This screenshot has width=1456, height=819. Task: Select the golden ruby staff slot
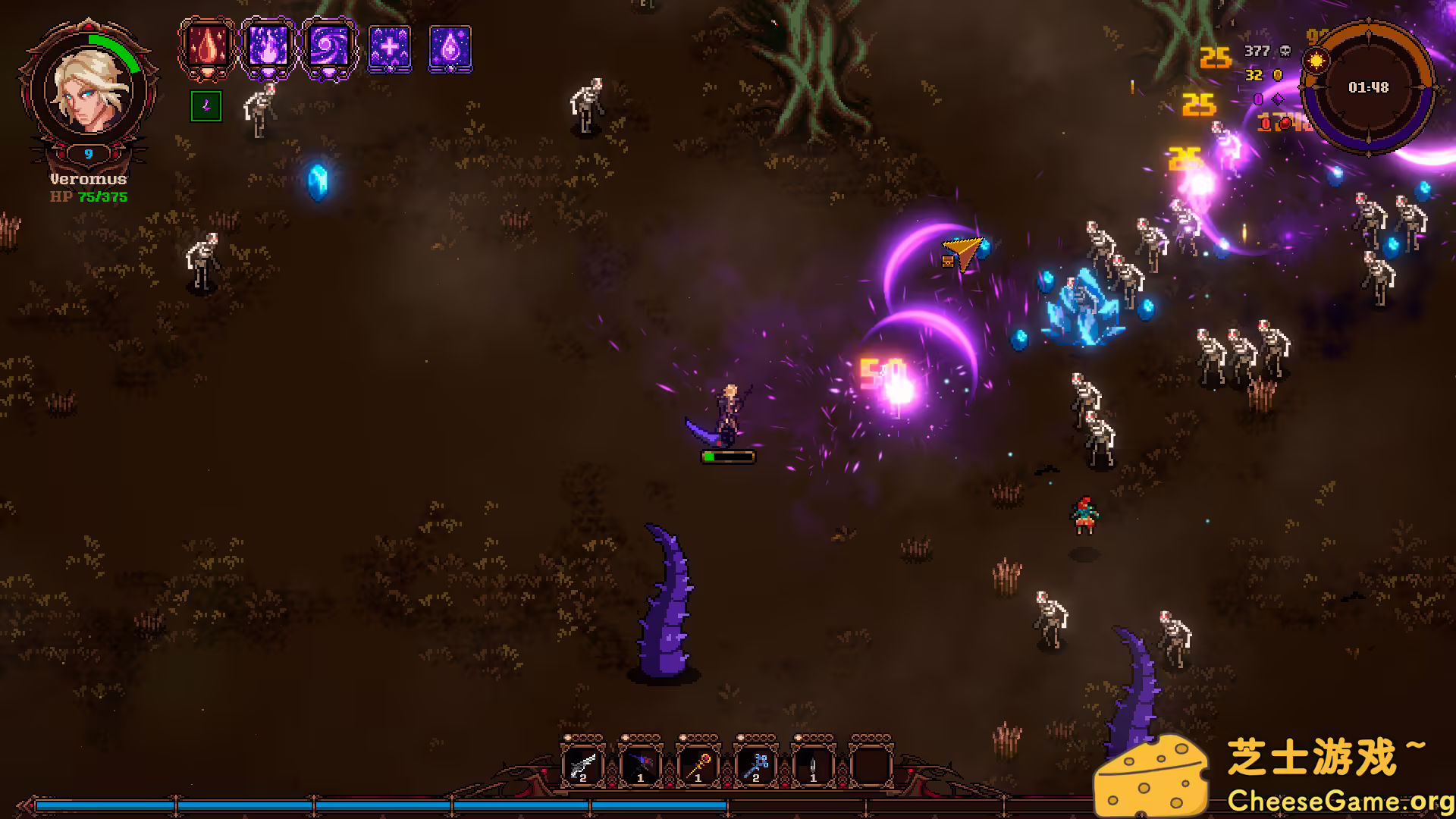[698, 766]
